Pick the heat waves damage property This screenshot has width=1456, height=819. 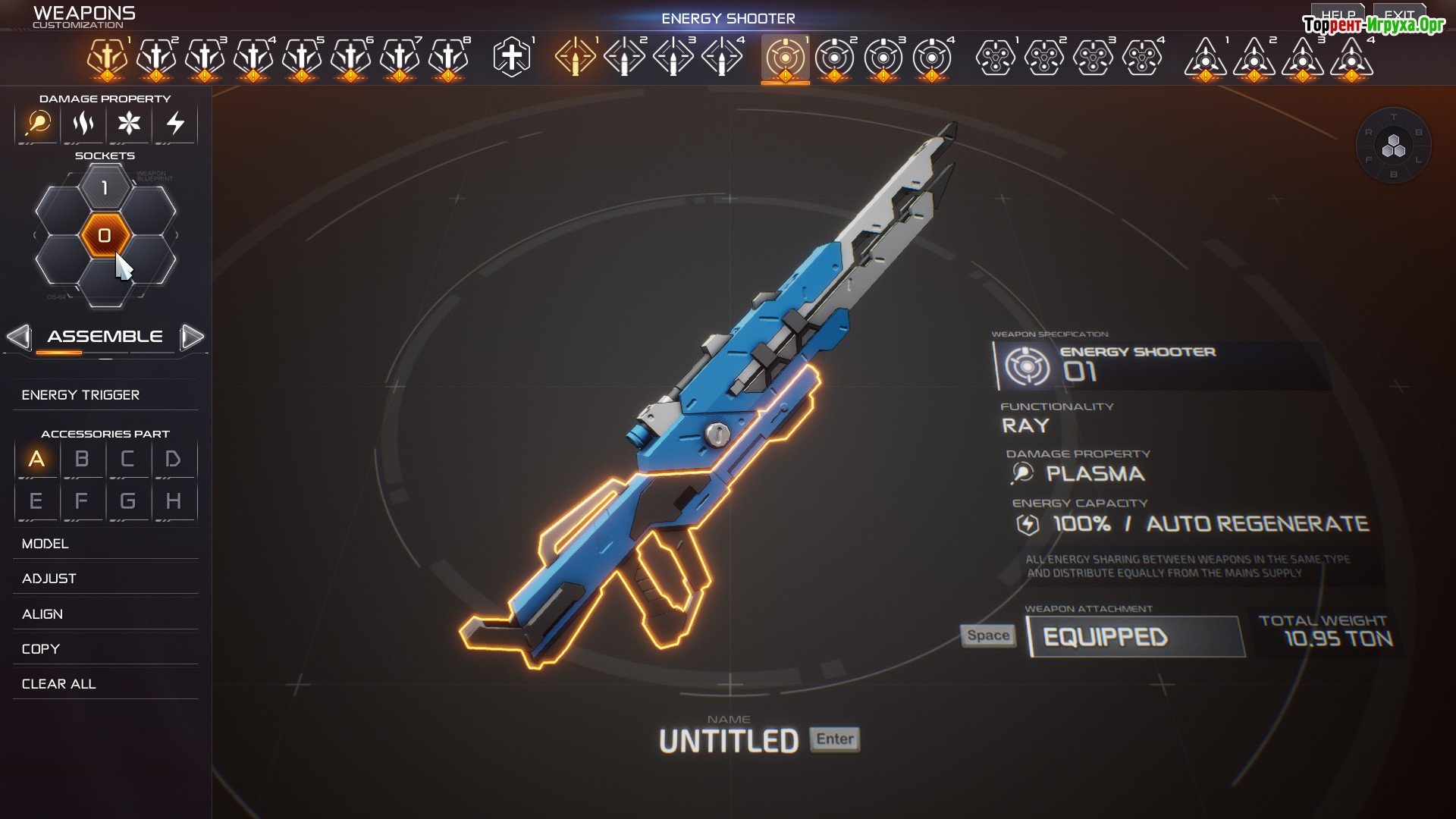click(83, 123)
